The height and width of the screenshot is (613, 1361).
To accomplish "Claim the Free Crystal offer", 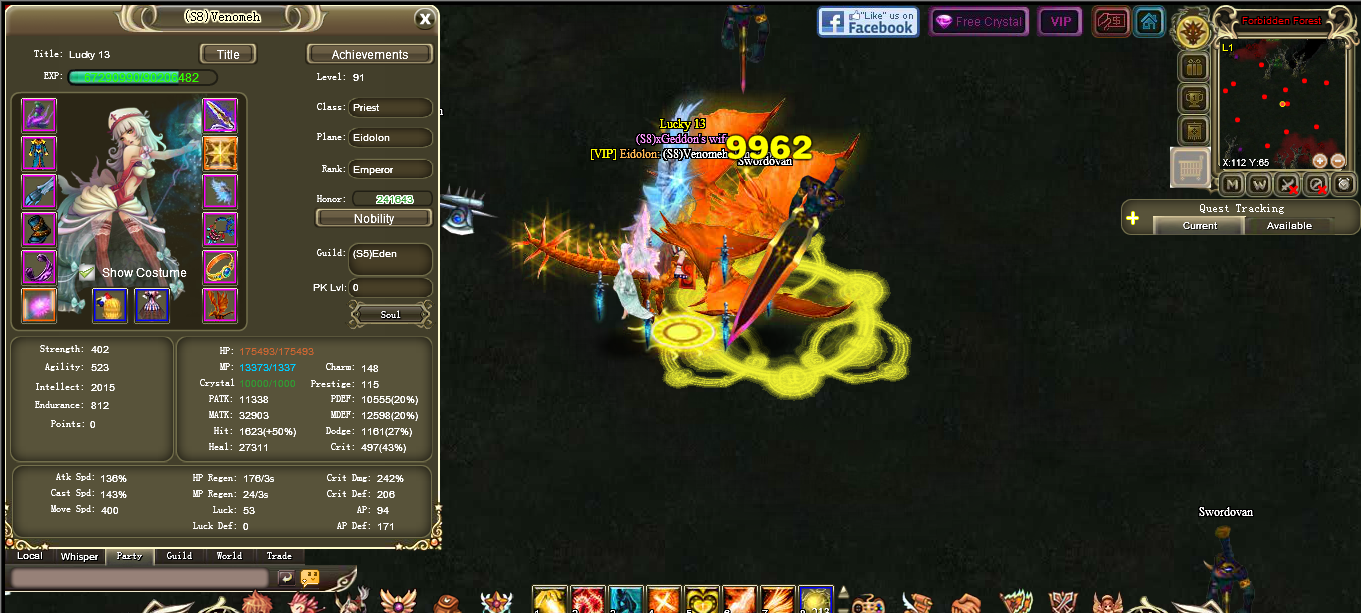I will 978,22.
